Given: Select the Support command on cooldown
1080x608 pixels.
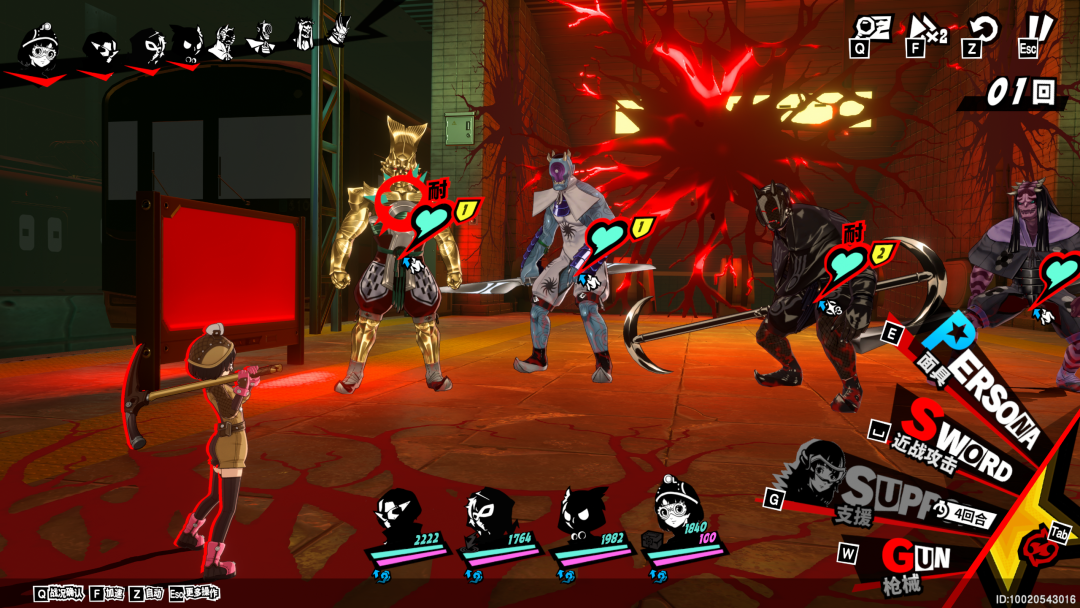Looking at the screenshot, I should (880, 495).
